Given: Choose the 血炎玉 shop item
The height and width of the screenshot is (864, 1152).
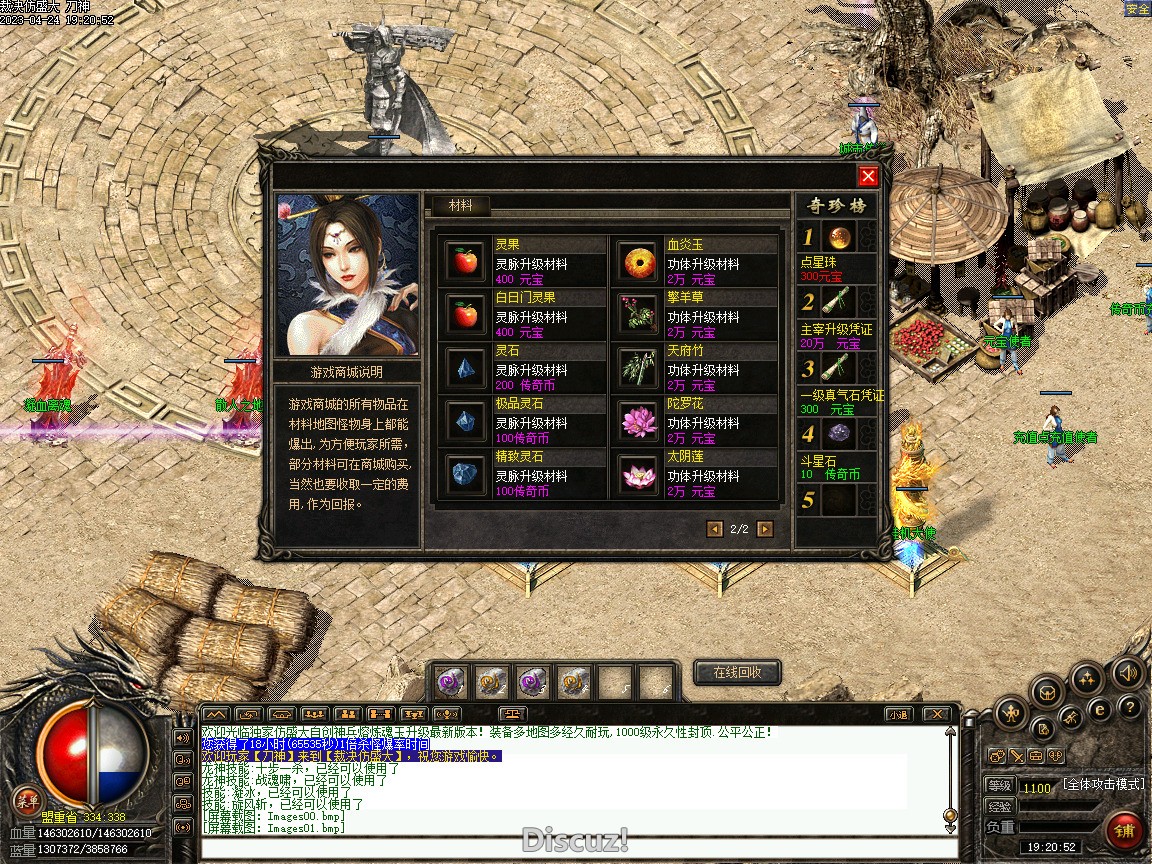Looking at the screenshot, I should tap(637, 262).
